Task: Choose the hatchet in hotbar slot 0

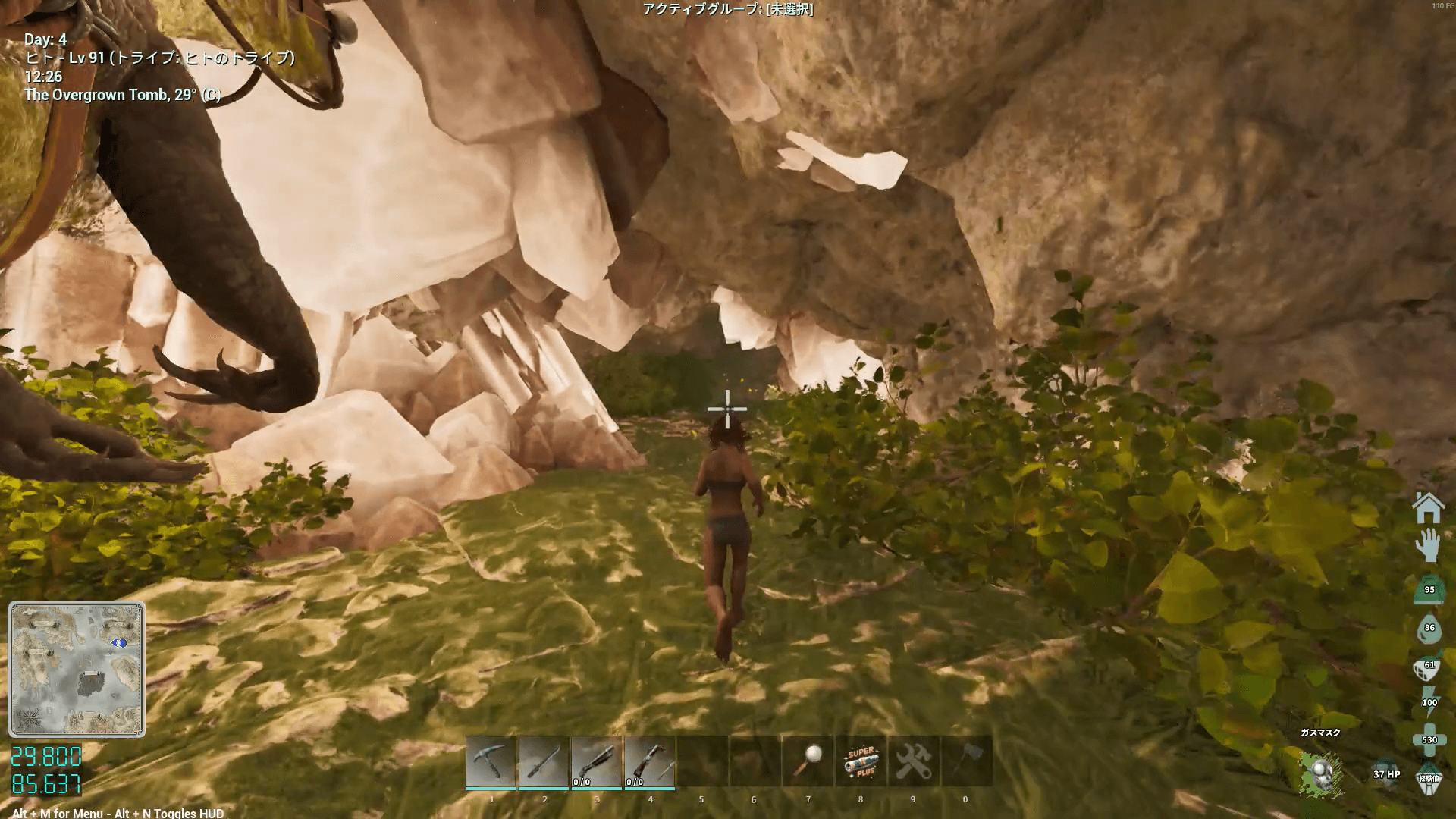Action: click(x=965, y=762)
